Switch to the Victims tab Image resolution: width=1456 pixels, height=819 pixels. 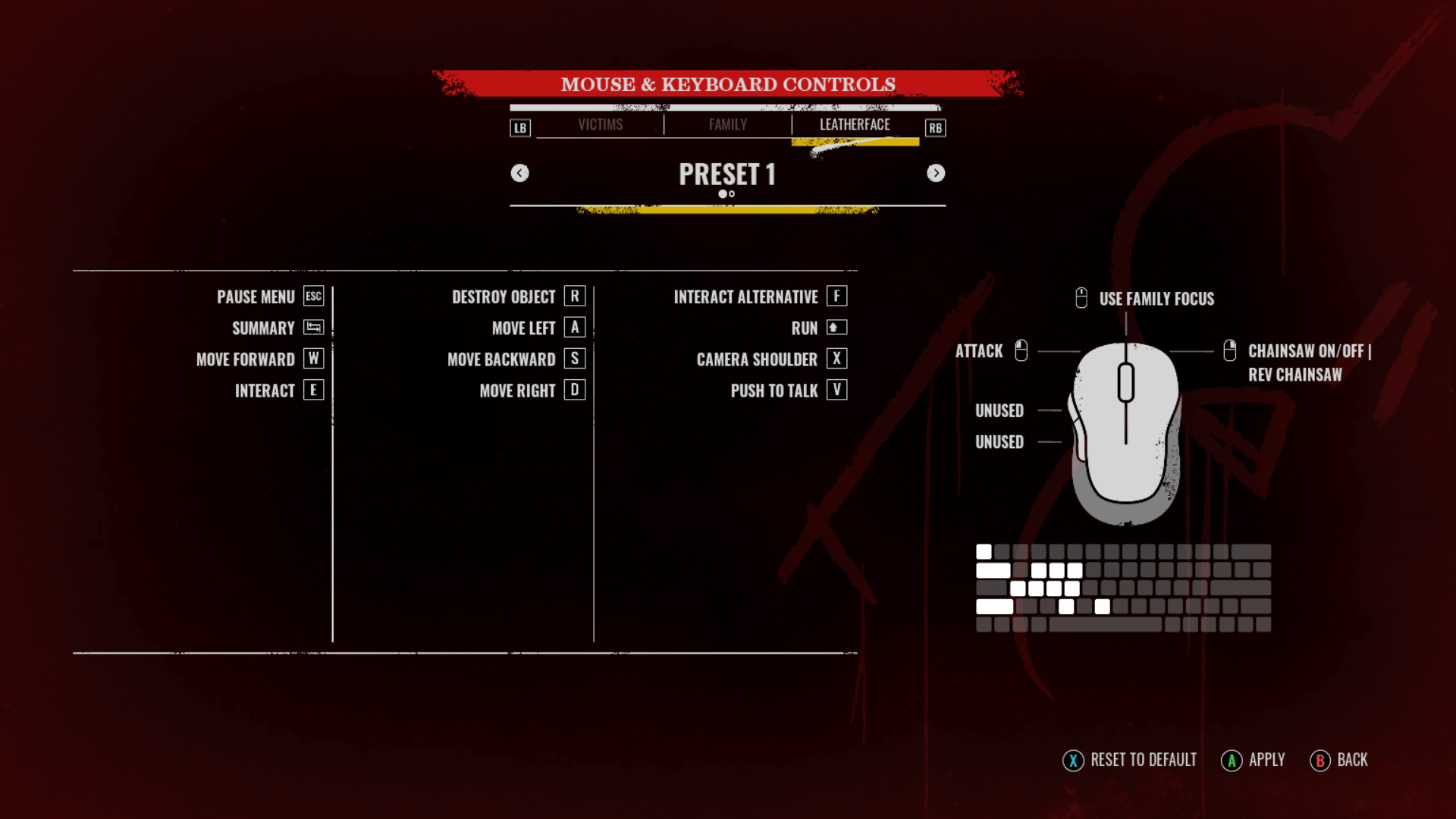601,124
